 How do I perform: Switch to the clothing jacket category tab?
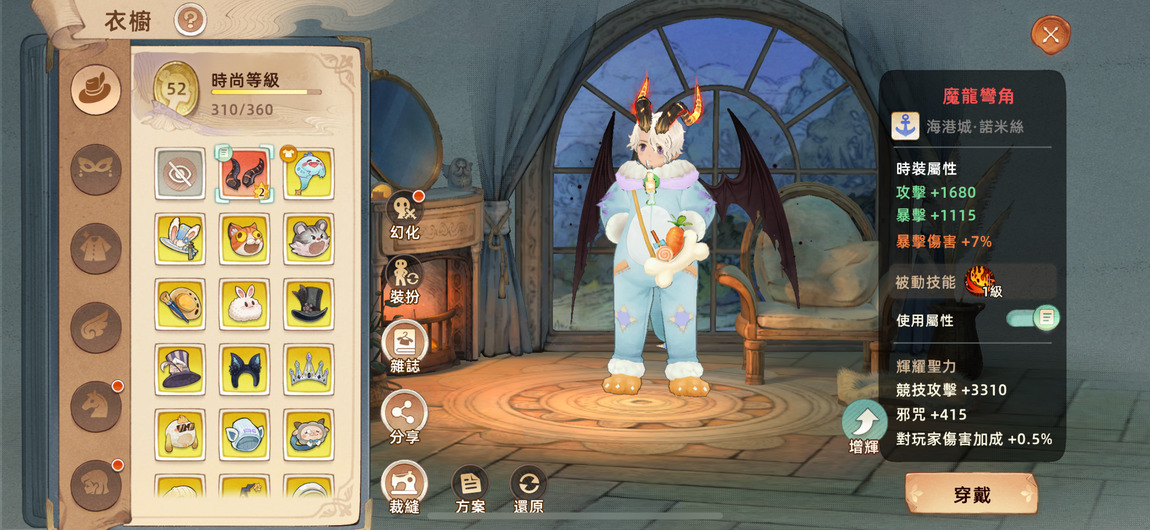pyautogui.click(x=96, y=248)
